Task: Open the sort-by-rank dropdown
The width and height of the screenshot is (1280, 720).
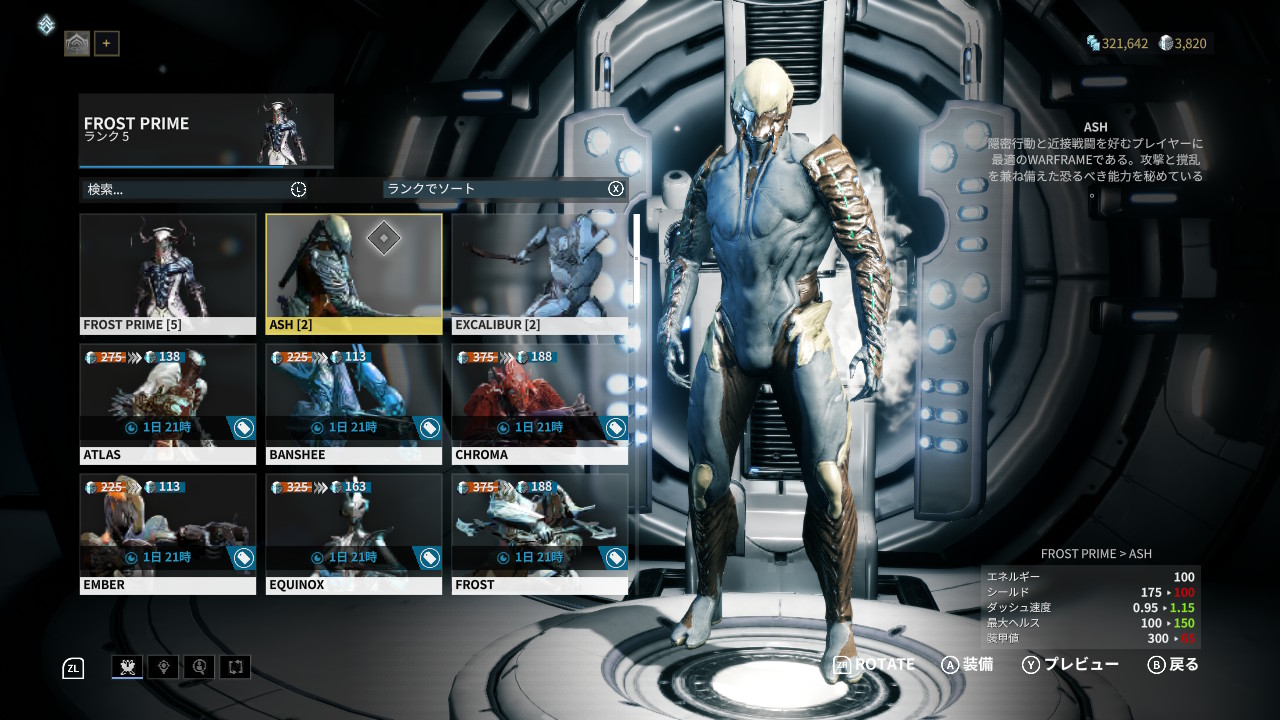Action: (x=495, y=189)
